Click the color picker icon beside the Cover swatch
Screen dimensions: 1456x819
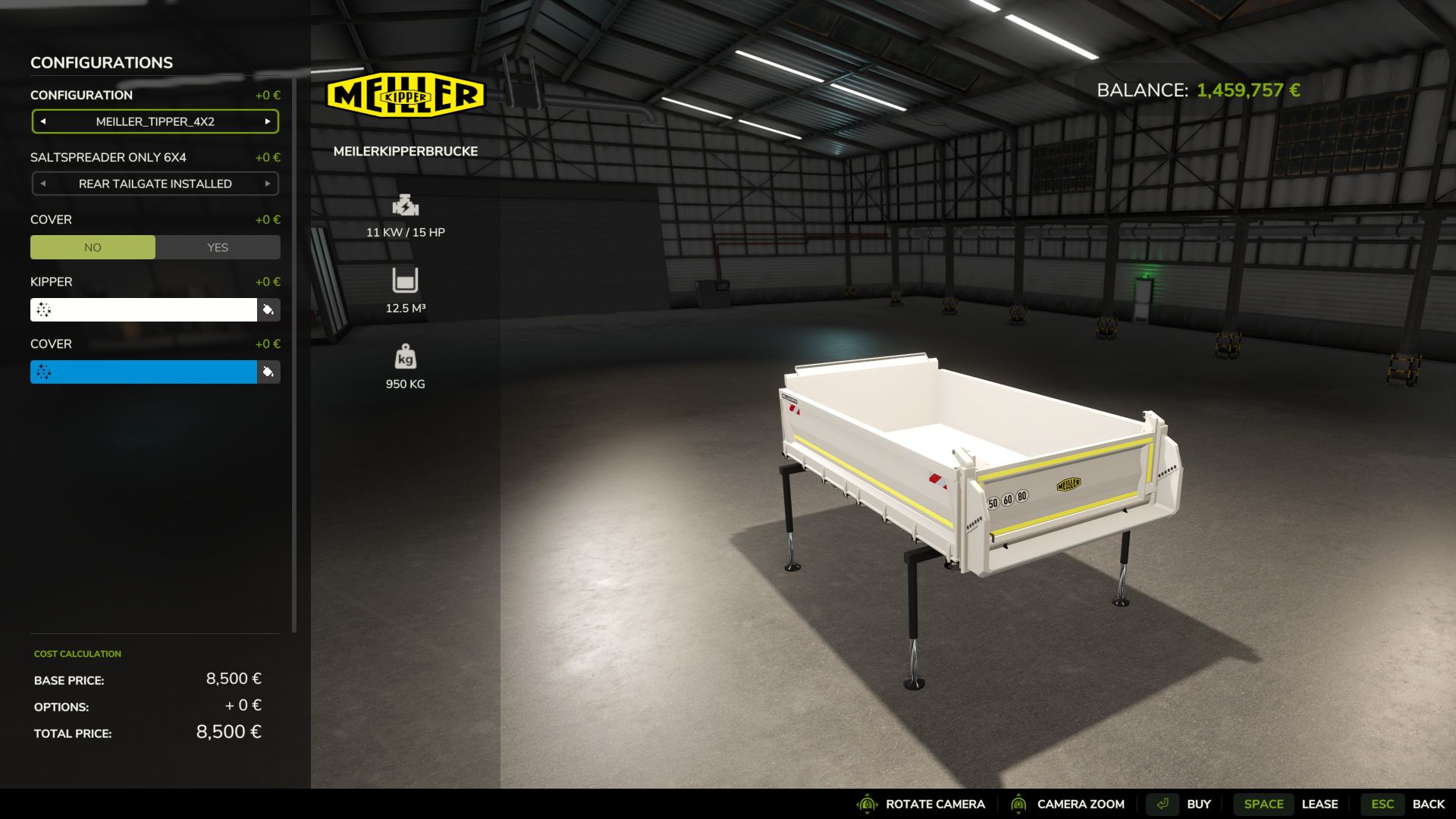coord(269,372)
